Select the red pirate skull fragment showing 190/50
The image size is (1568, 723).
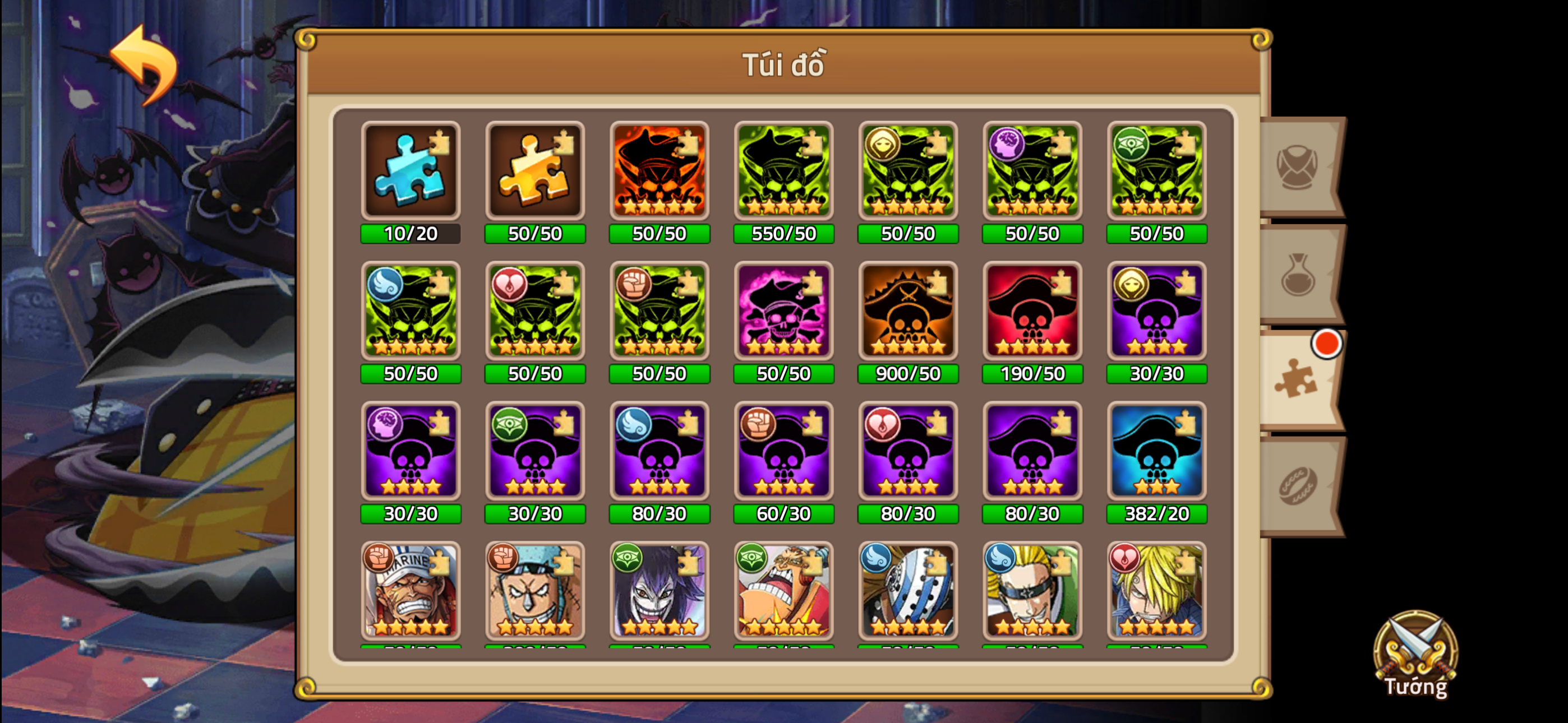pyautogui.click(x=1032, y=312)
